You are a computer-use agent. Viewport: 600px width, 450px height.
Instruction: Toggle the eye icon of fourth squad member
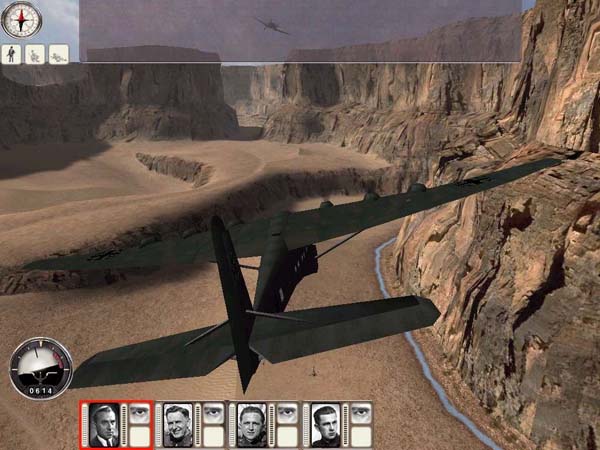(x=361, y=411)
